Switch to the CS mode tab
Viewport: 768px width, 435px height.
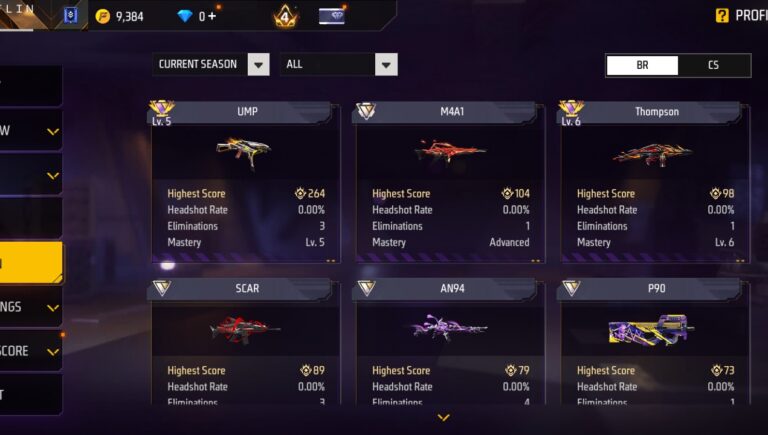click(x=713, y=65)
